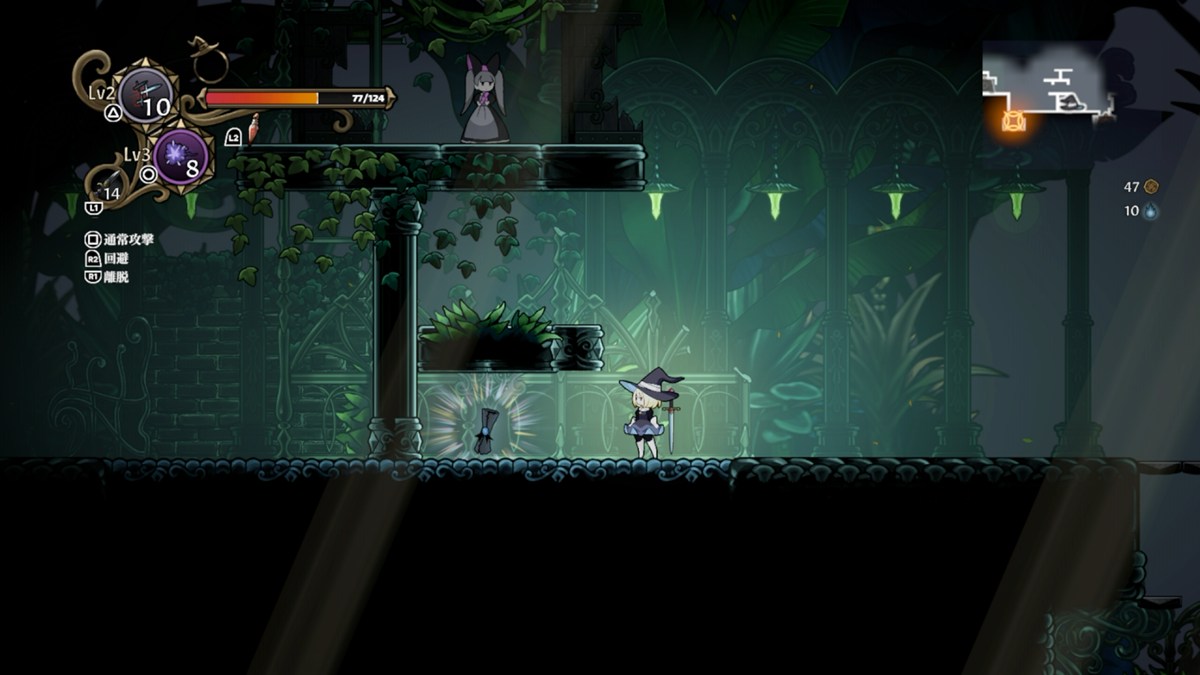Viewport: 1200px width, 675px height.
Task: Select the Lv2 sword slash skill icon
Action: (x=146, y=96)
